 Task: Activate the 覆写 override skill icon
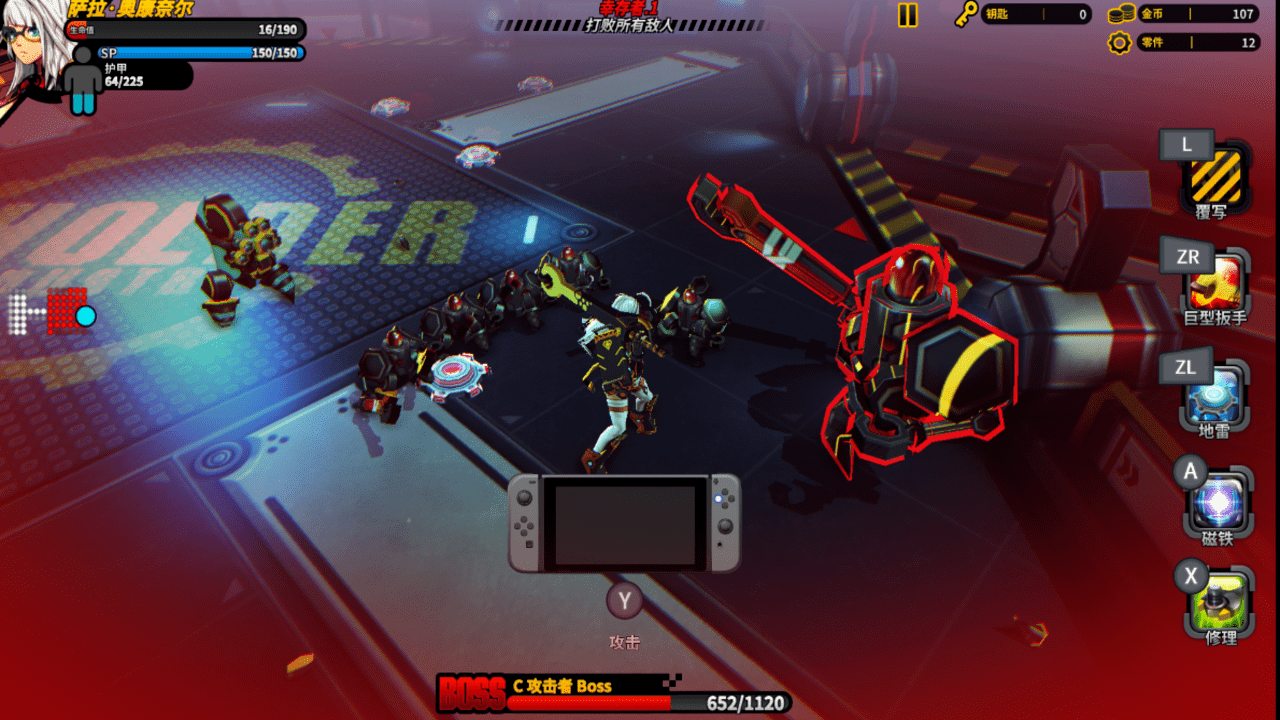point(1216,175)
